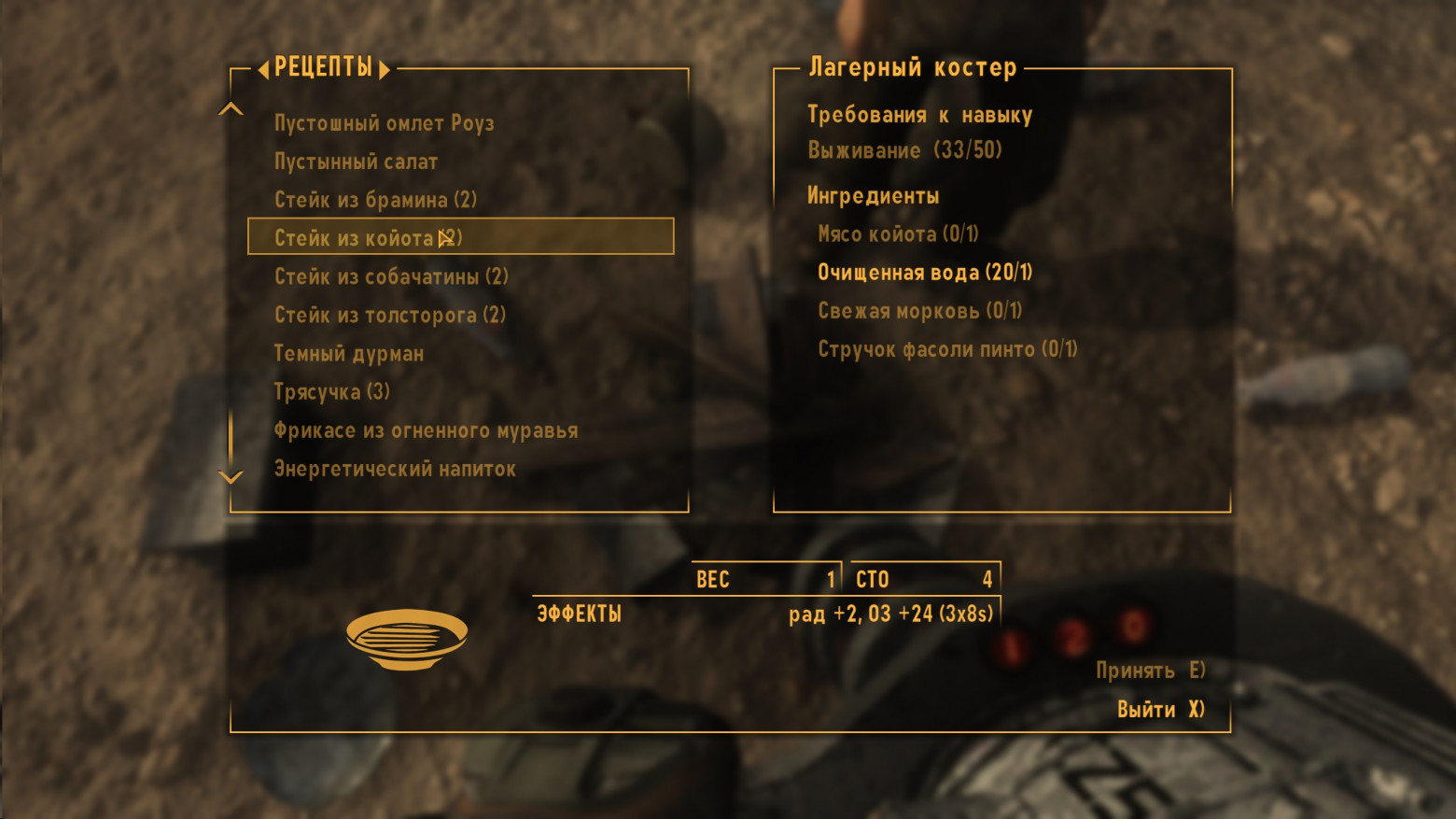Viewport: 1456px width, 819px height.
Task: Expand the Темный дурман recipe details
Action: coord(349,353)
